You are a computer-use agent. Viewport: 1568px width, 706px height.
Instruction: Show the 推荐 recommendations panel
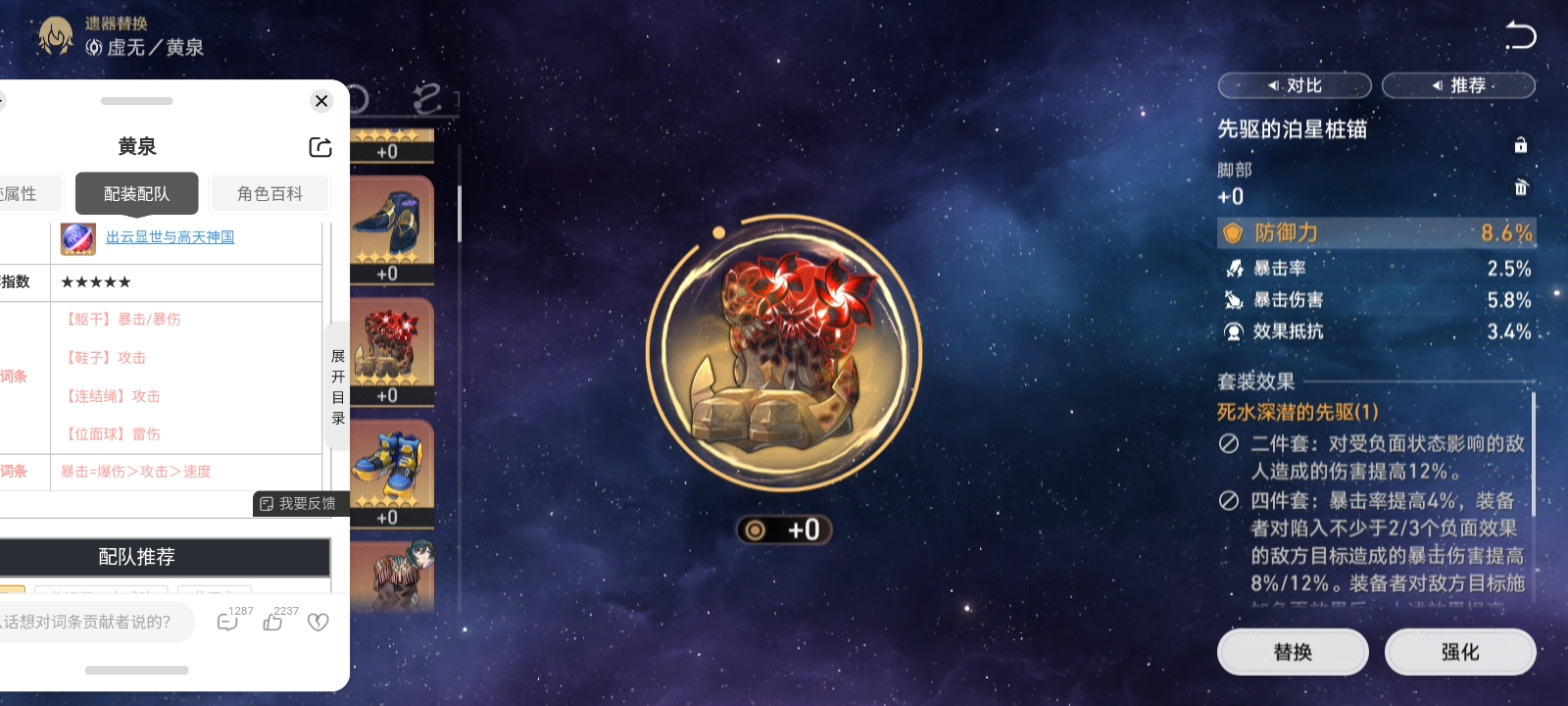point(1458,85)
